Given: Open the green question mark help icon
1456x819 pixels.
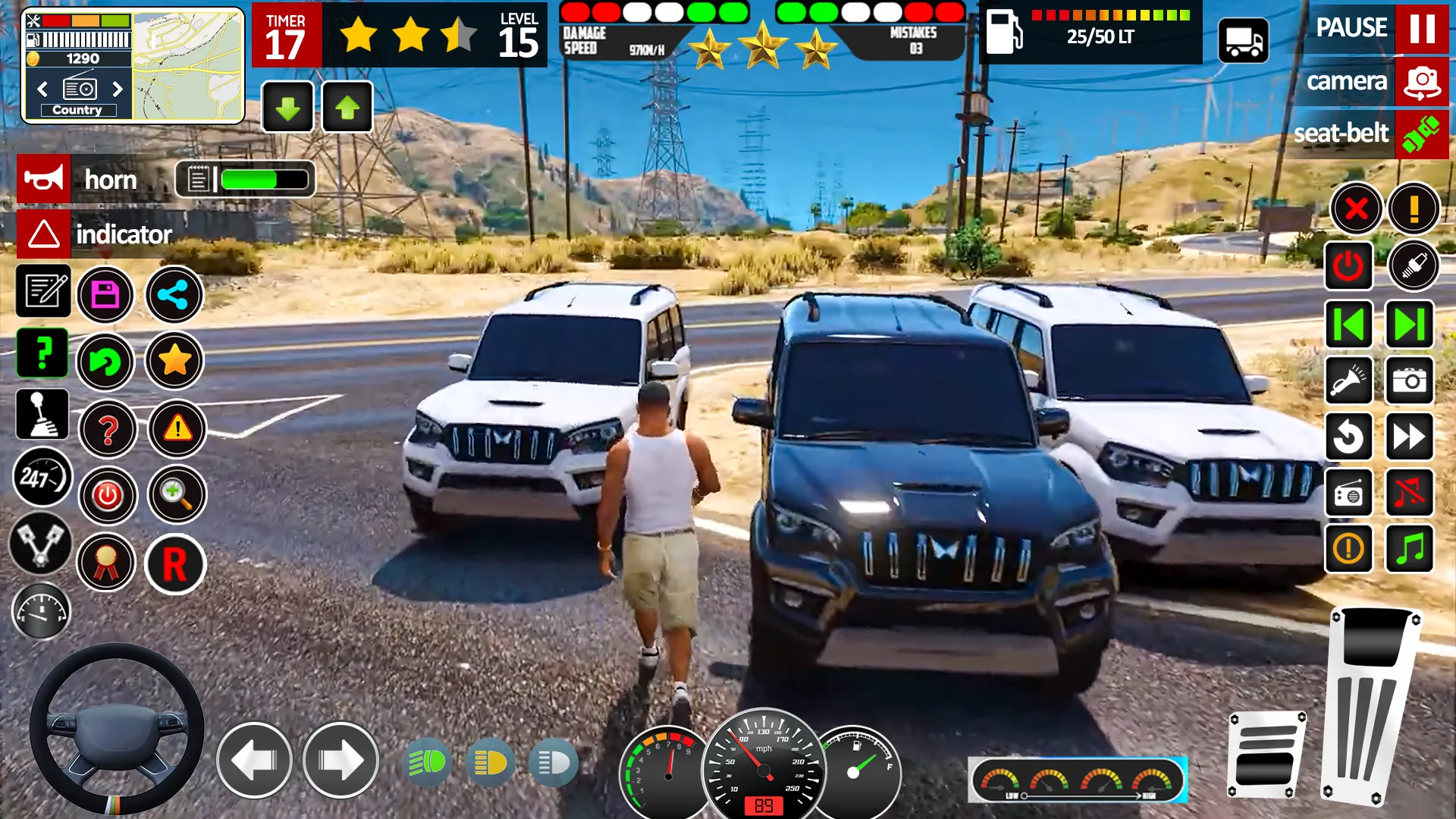Looking at the screenshot, I should click(42, 353).
